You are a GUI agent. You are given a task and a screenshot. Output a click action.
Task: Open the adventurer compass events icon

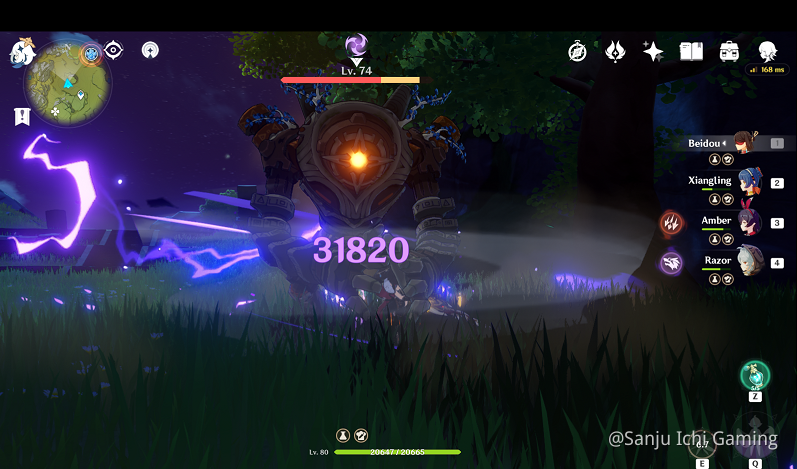(x=577, y=52)
